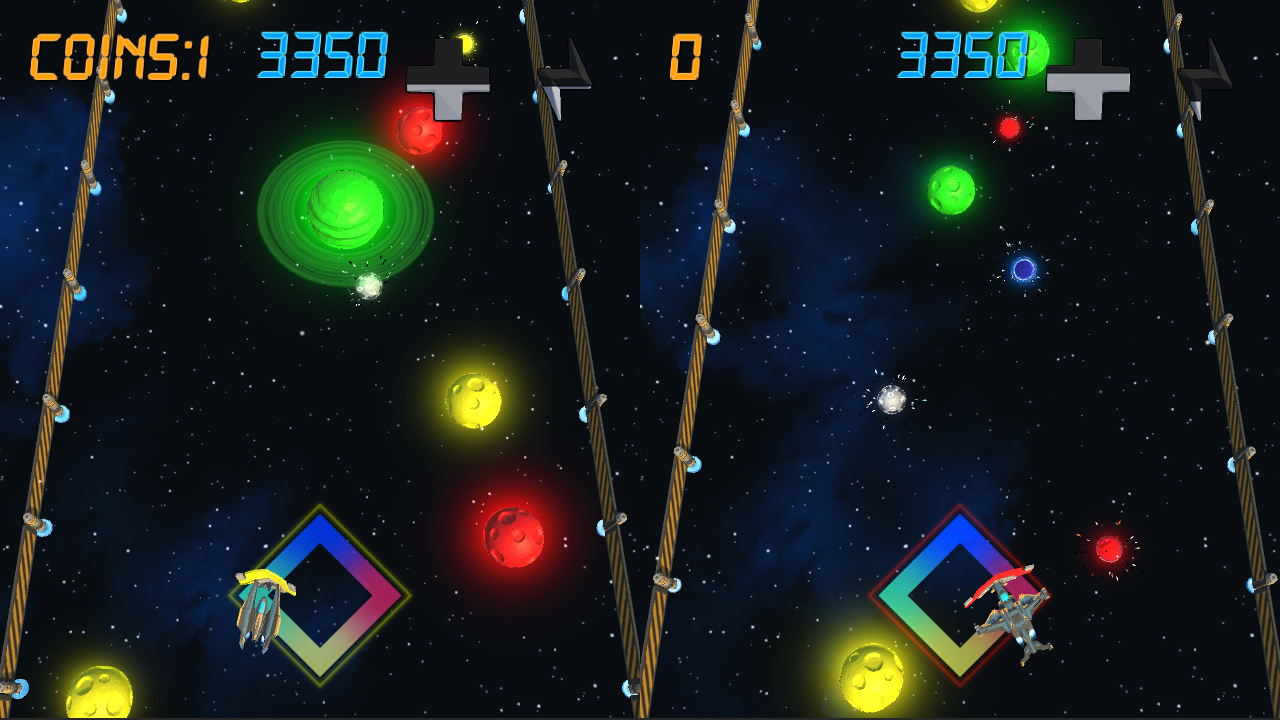This screenshot has height=720, width=1280.
Task: Switch to the left player's COINS:1 counter
Action: pos(118,57)
